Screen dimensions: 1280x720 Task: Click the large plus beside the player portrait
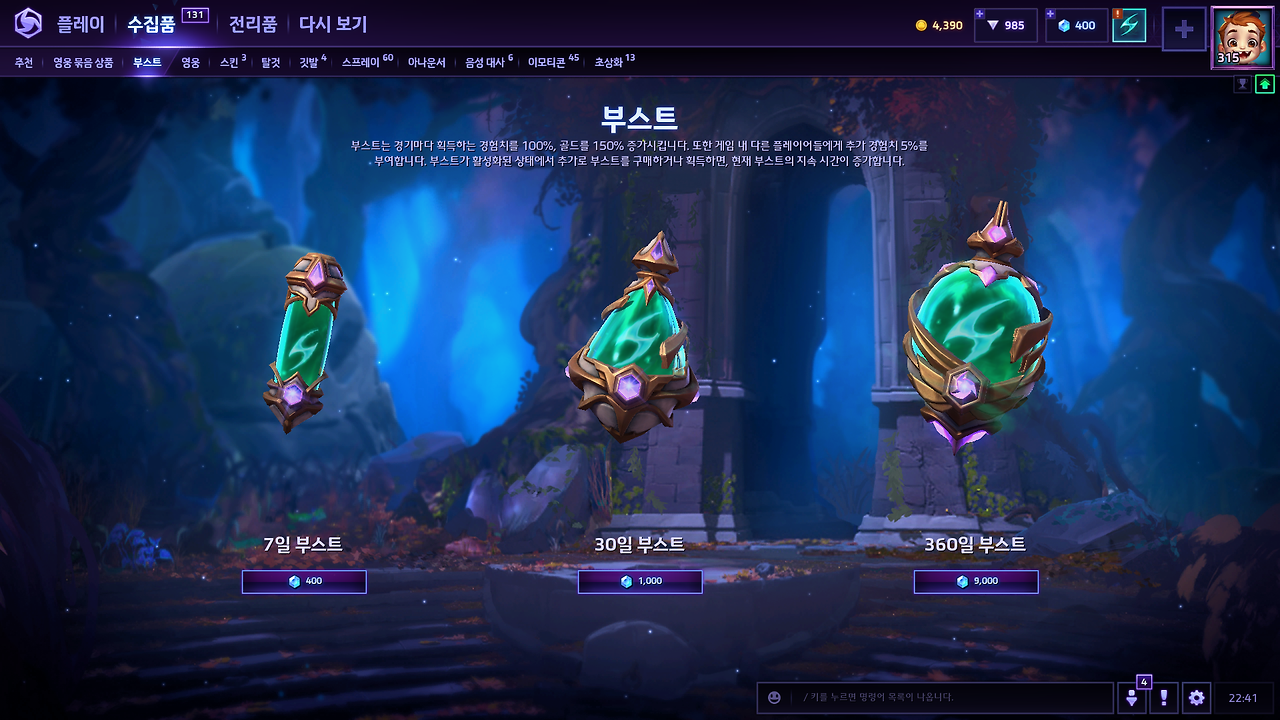(x=1184, y=30)
